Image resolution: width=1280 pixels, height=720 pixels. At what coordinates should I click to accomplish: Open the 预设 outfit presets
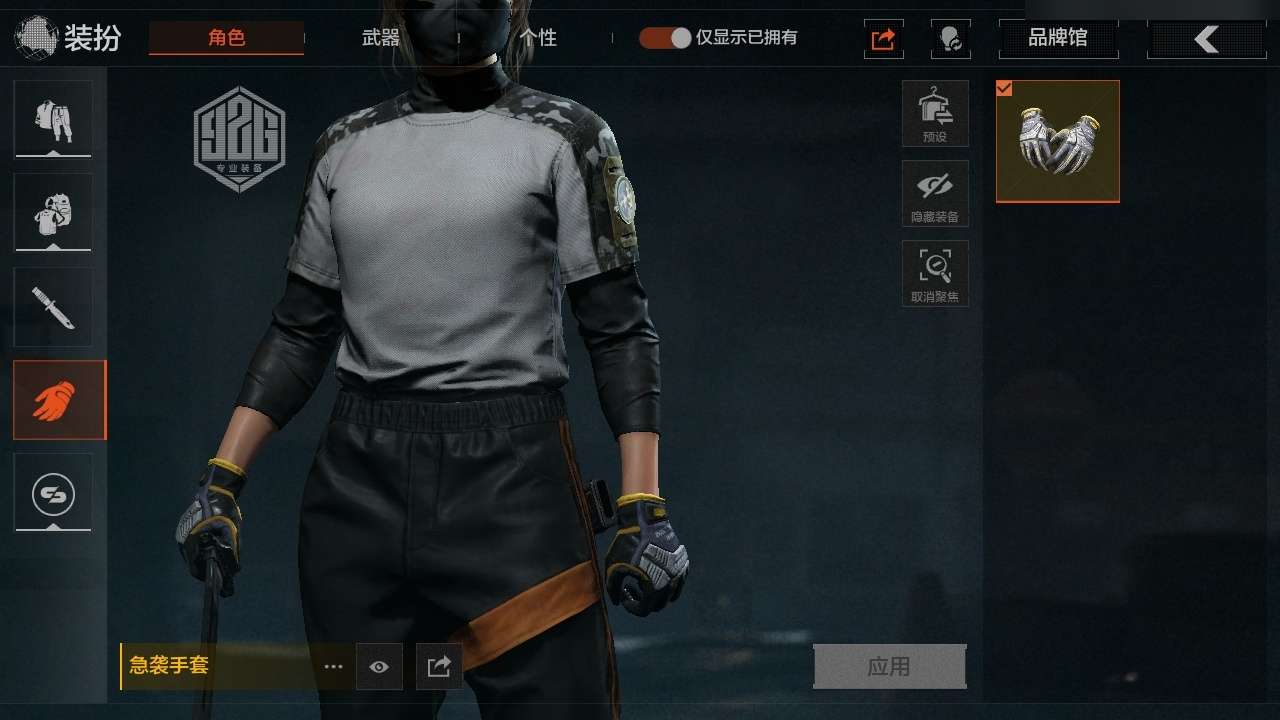point(935,113)
